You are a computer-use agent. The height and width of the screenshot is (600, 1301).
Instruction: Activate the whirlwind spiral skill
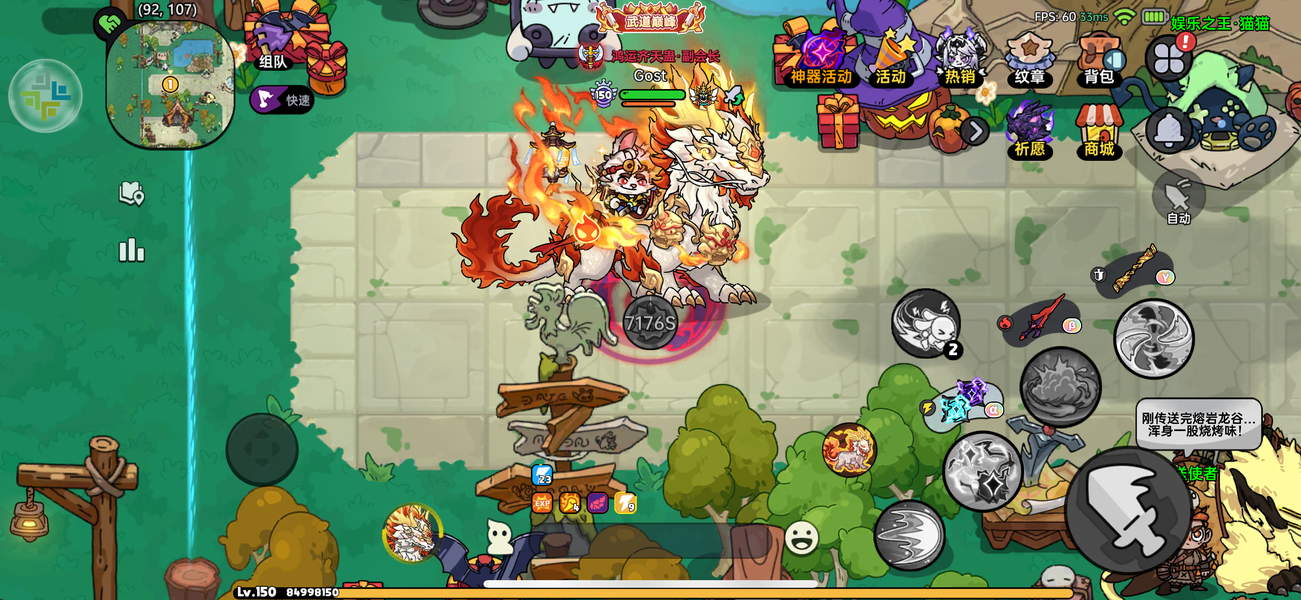(1153, 338)
